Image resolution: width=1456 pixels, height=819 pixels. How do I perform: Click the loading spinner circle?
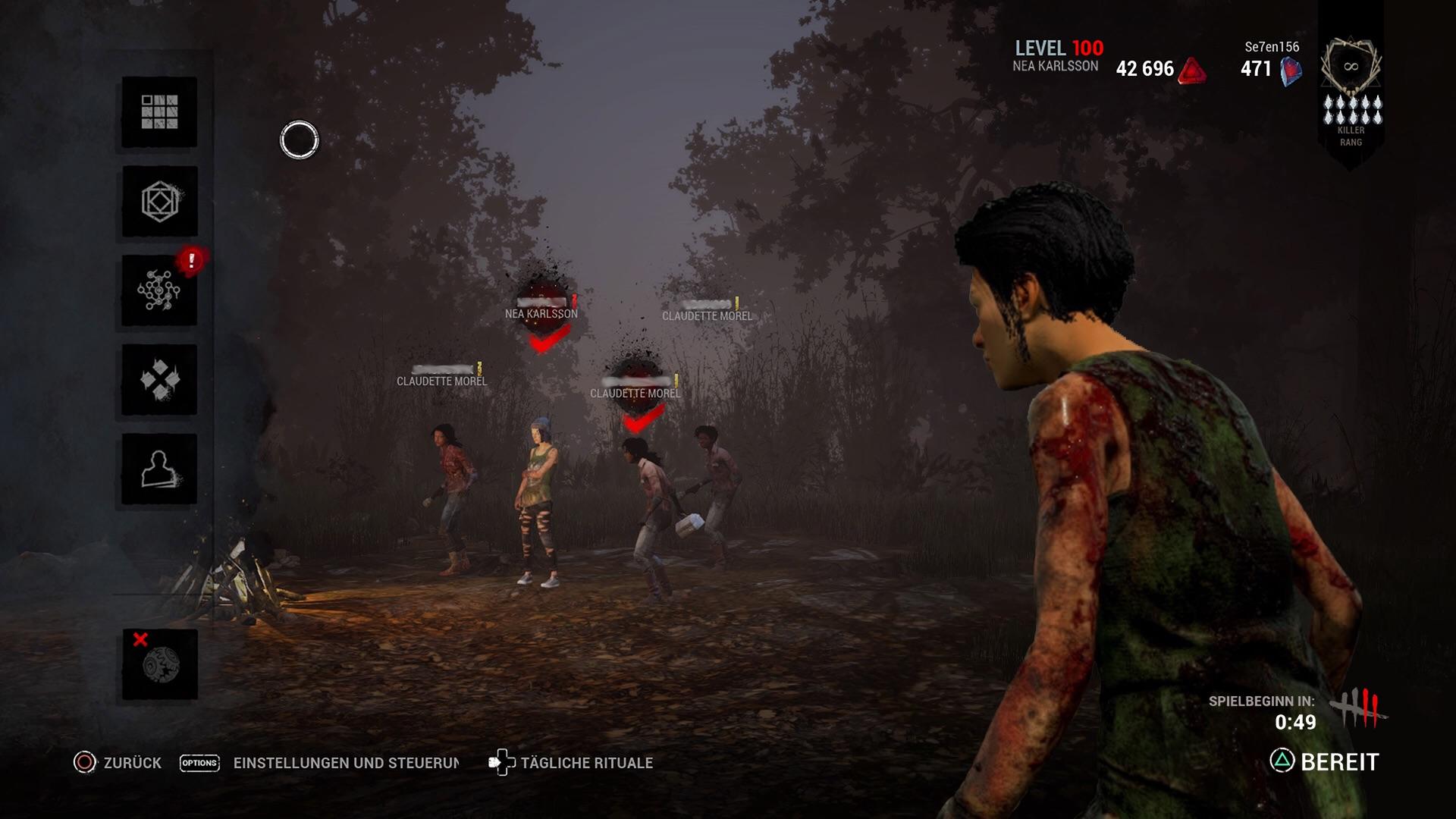point(298,138)
